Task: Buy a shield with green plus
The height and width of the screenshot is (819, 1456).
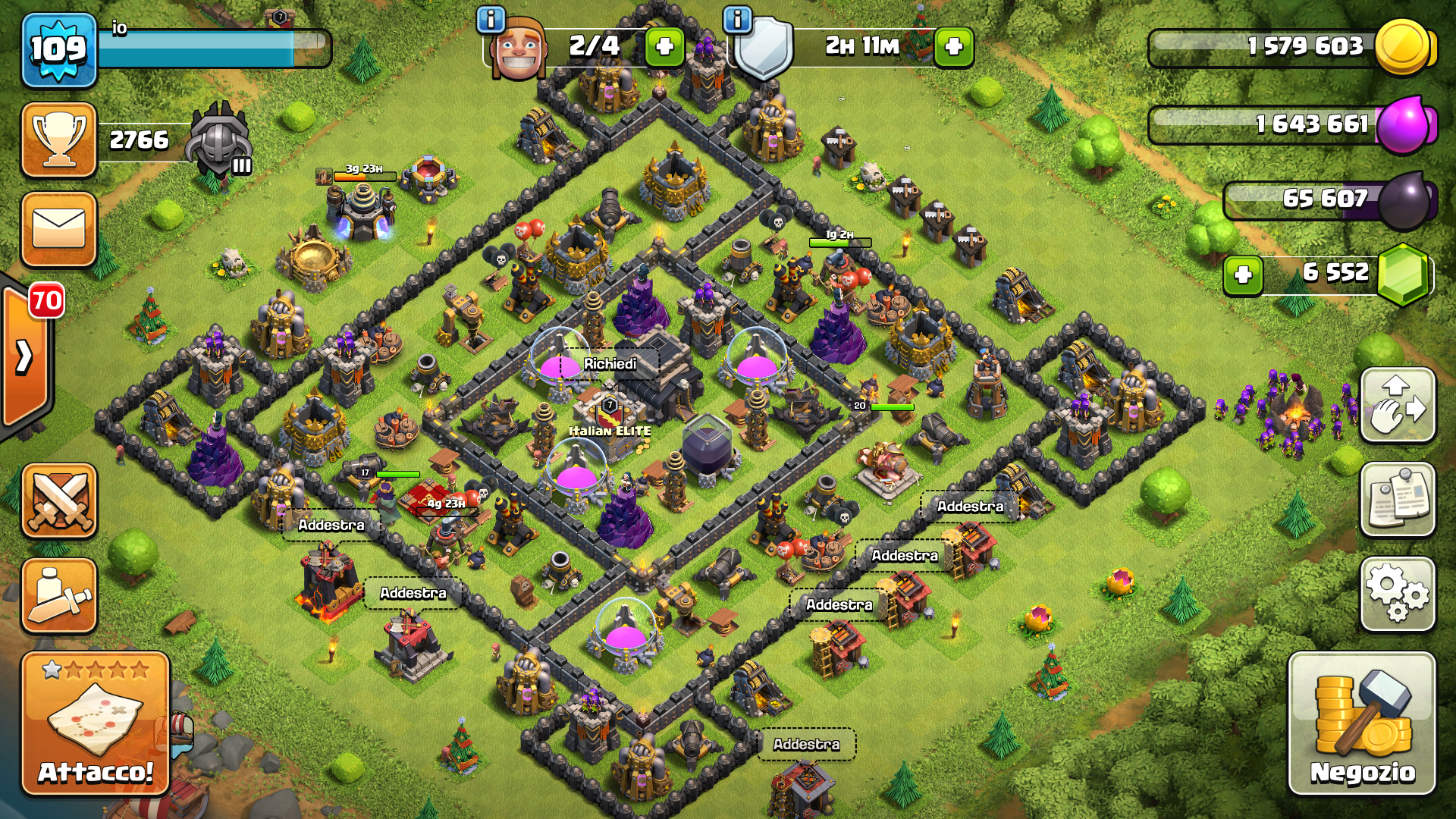Action: coord(953,47)
